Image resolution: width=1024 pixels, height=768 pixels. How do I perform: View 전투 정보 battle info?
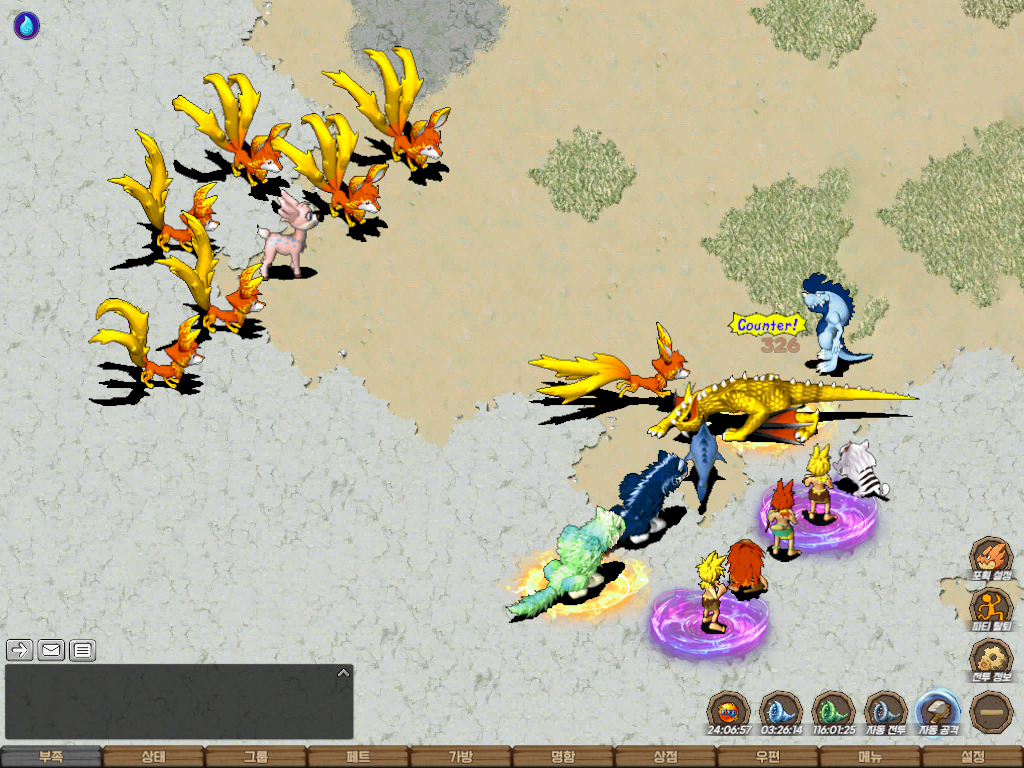pos(992,661)
